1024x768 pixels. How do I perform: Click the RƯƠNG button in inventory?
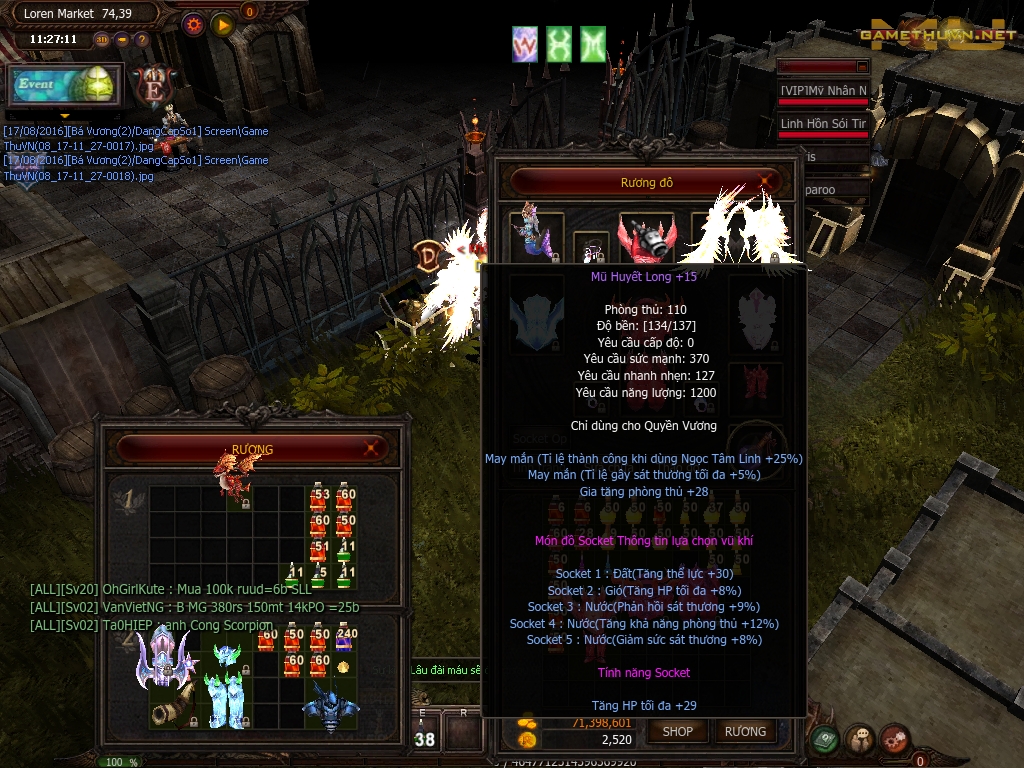745,731
